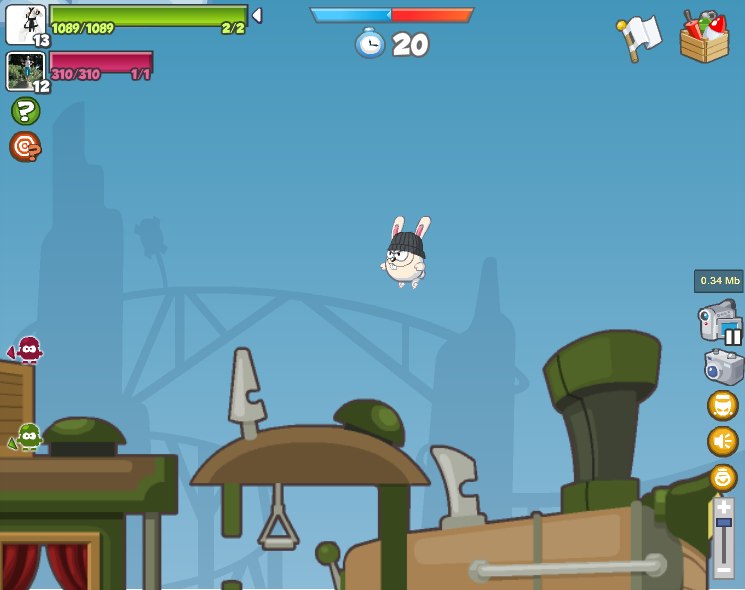This screenshot has height=590, width=745.
Task: Select the level 13 player avatar
Action: (25, 24)
